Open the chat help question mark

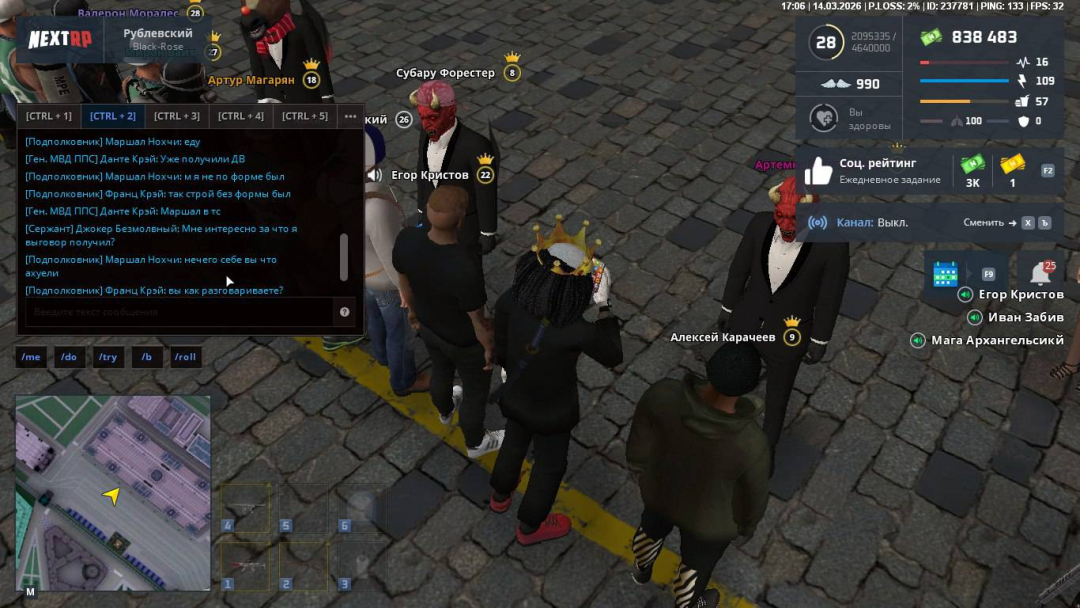click(x=345, y=312)
